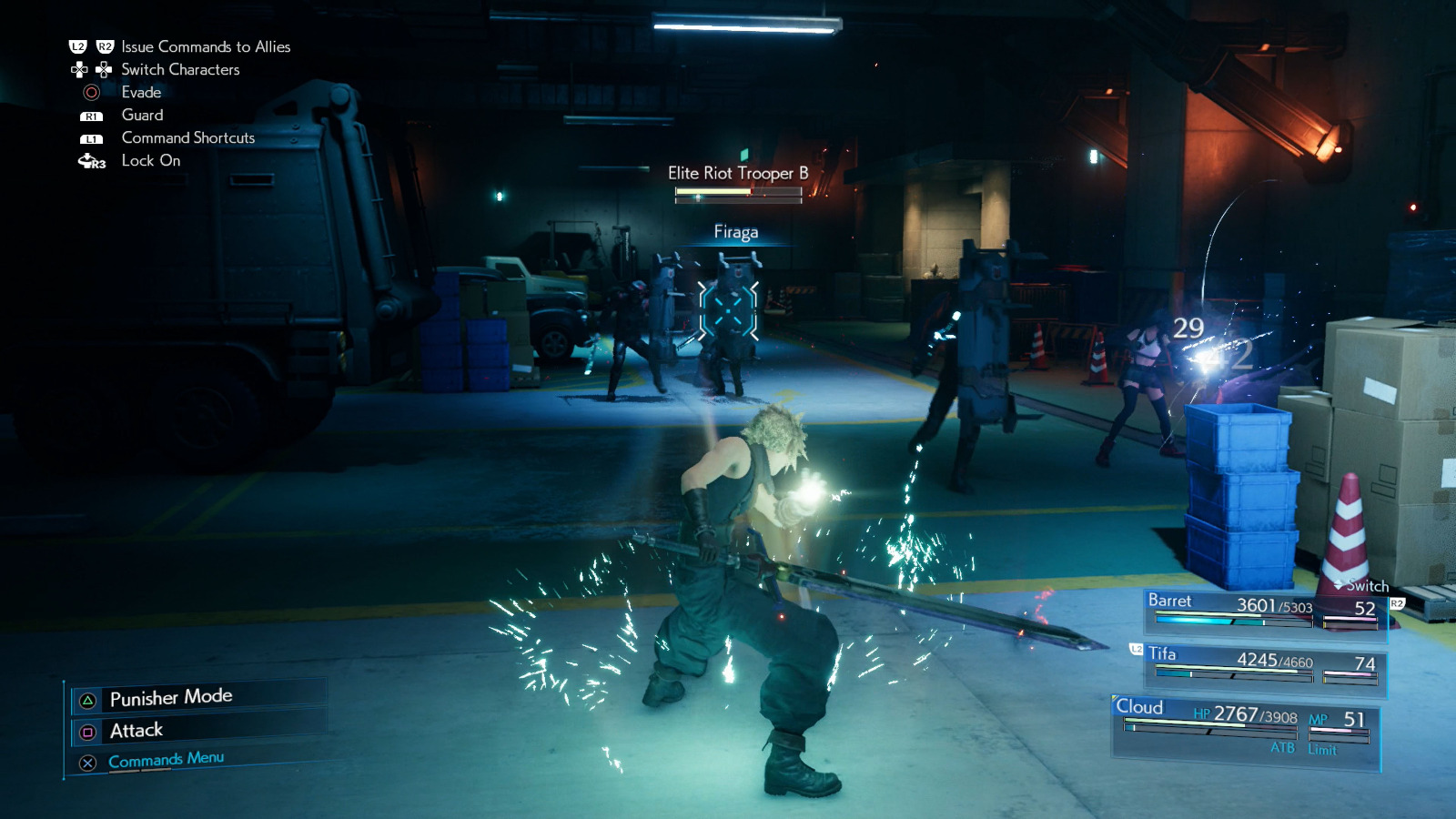Select the Evade circle-button icon
This screenshot has height=819, width=1456.
point(88,92)
